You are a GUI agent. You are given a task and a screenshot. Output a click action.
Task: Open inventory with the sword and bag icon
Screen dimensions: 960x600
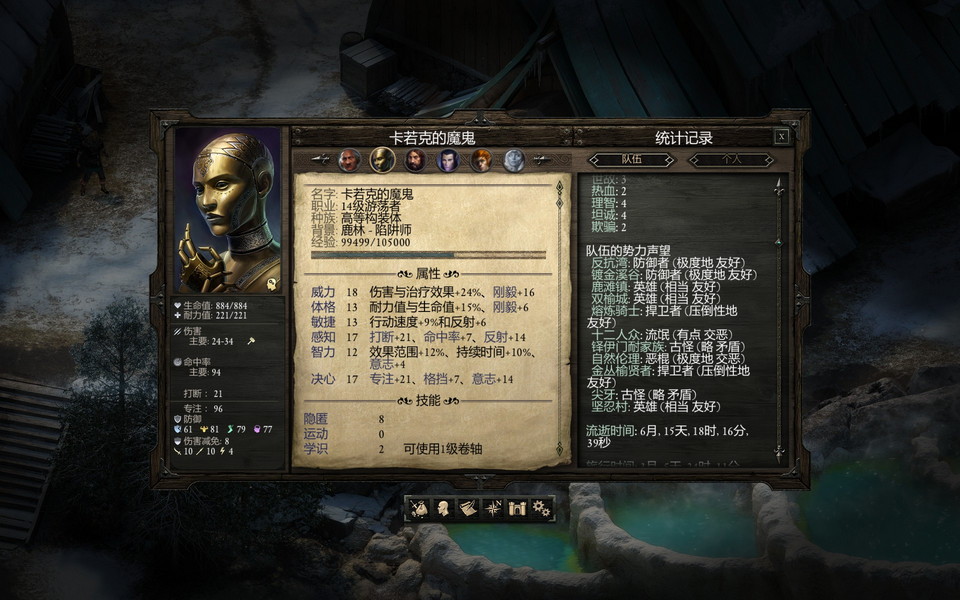[x=420, y=508]
